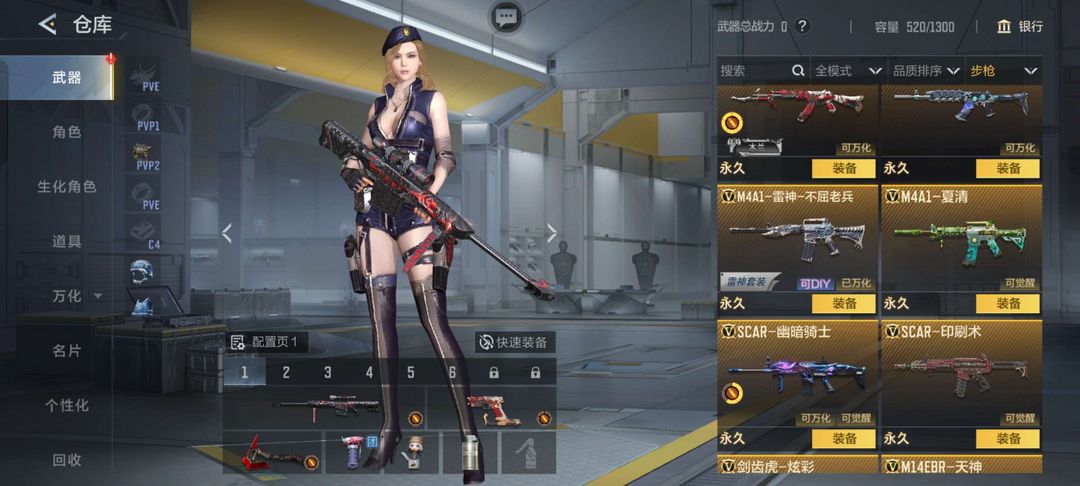The width and height of the screenshot is (1080, 486).
Task: Equip the SCAR-幽暗骑士 rifle
Action: click(x=843, y=438)
